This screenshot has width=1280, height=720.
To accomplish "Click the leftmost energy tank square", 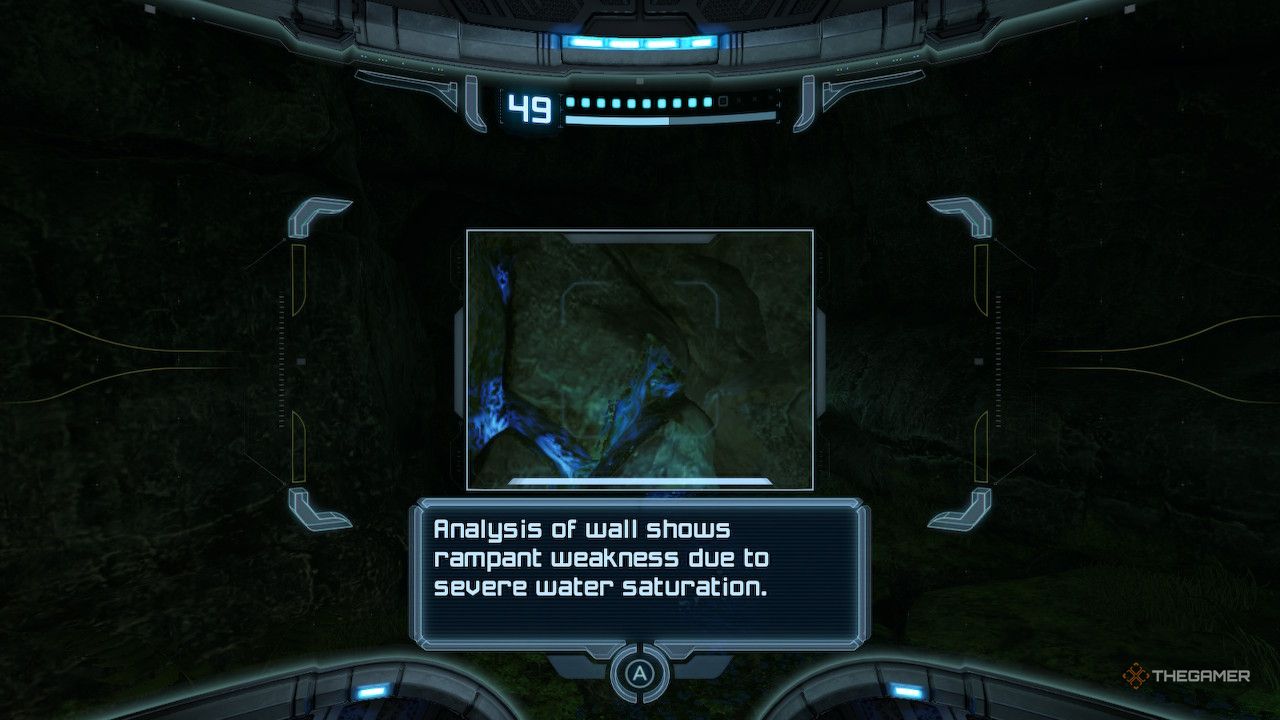I will click(x=571, y=102).
